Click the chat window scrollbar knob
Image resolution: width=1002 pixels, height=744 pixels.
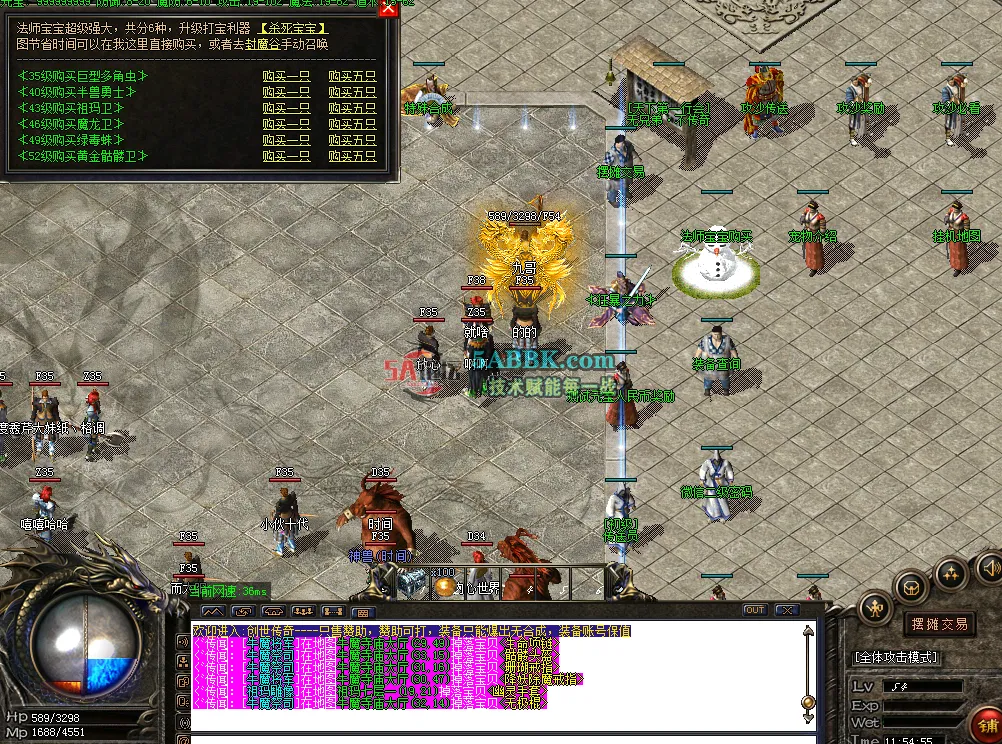807,704
